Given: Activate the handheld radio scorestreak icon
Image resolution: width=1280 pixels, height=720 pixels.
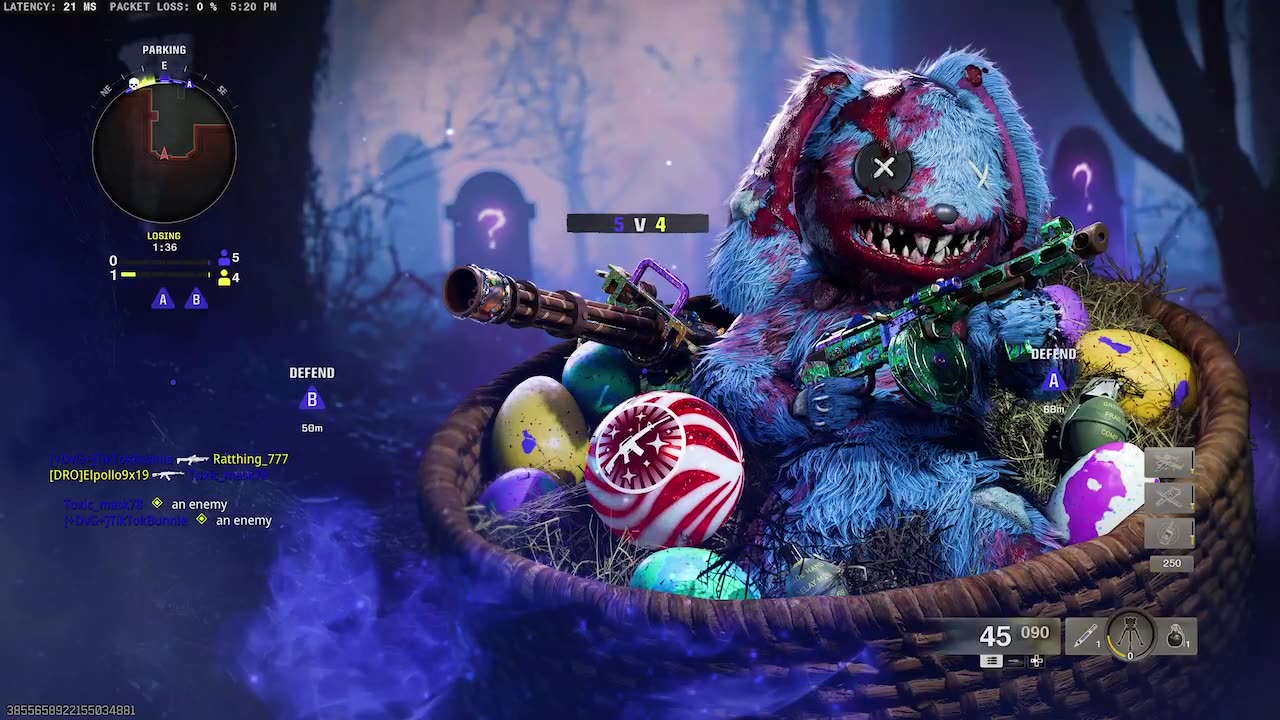Looking at the screenshot, I should 1169,532.
